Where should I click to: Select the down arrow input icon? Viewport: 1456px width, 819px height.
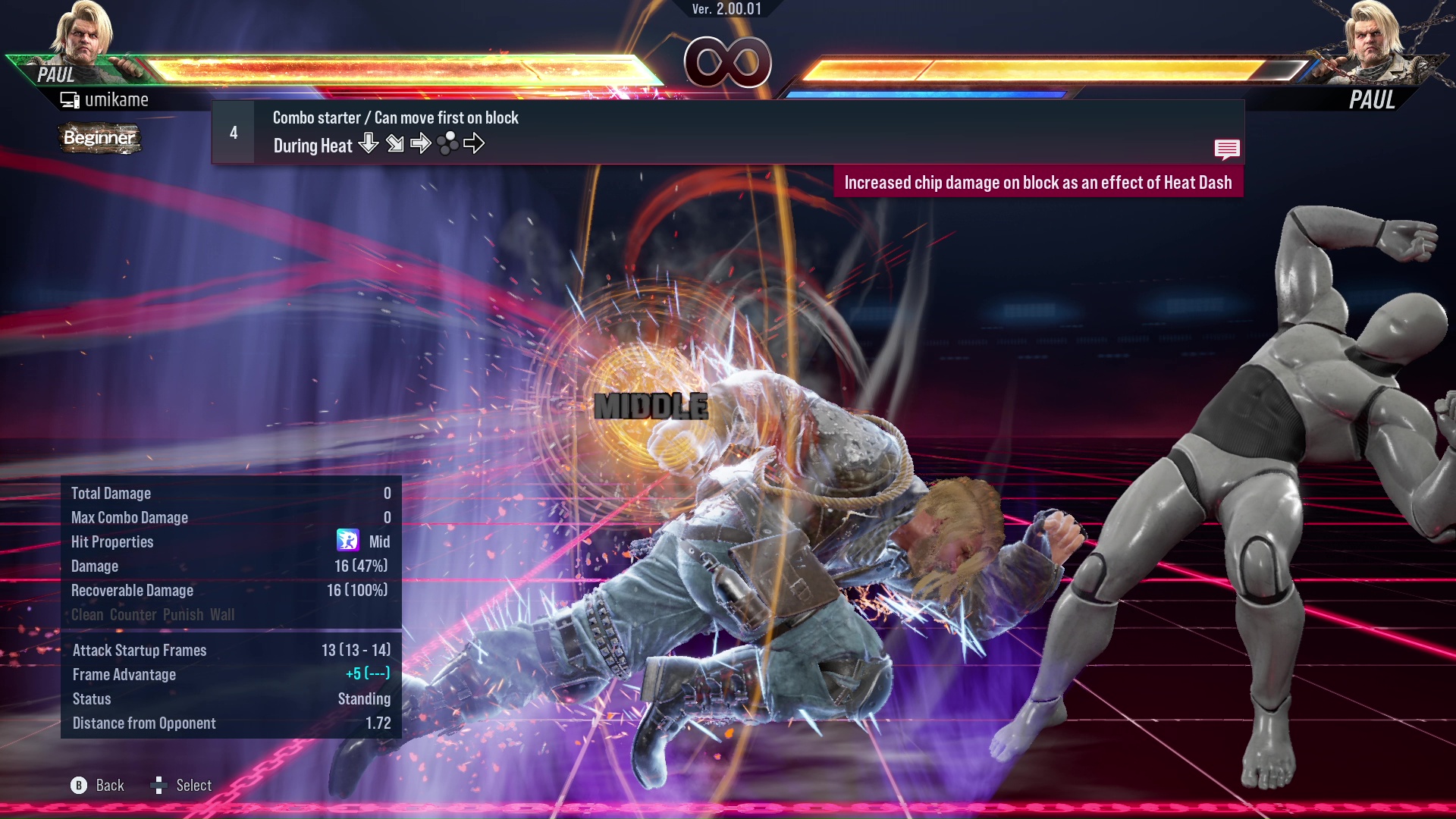coord(369,143)
